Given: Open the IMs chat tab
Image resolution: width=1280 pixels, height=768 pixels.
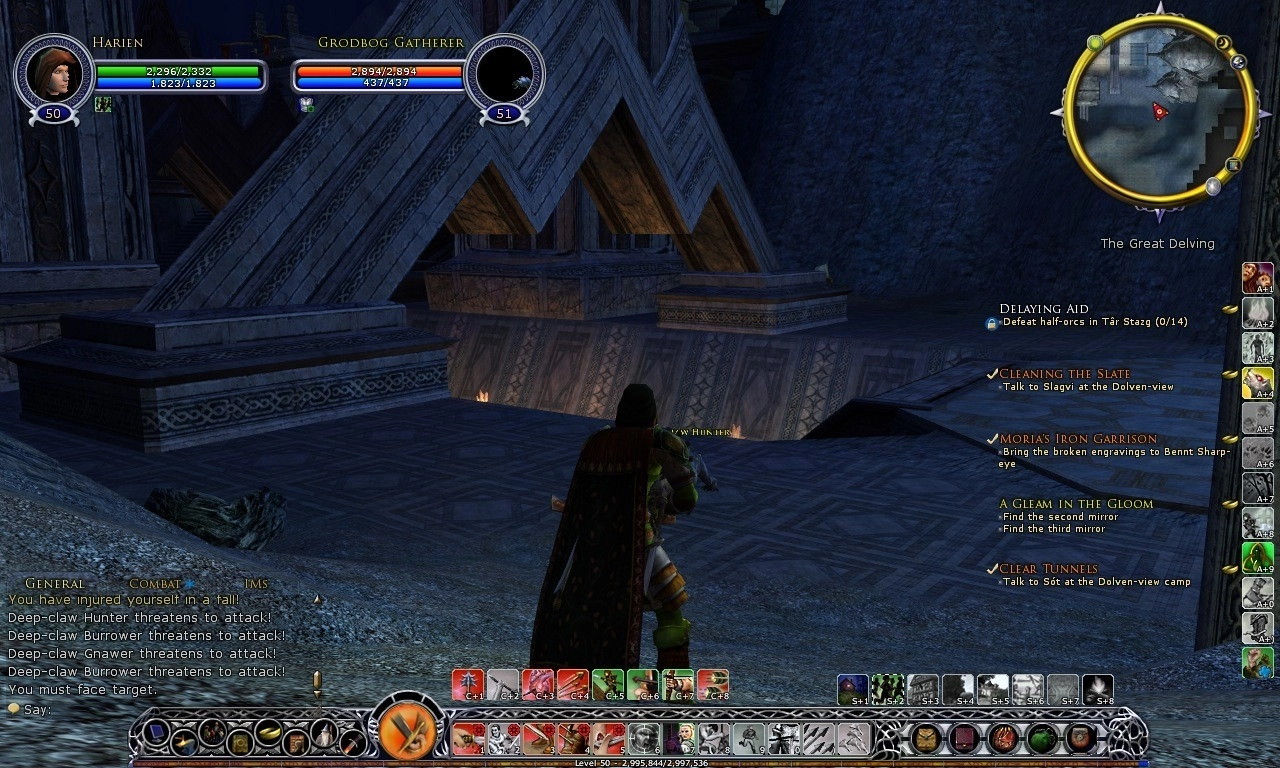Looking at the screenshot, I should 256,584.
